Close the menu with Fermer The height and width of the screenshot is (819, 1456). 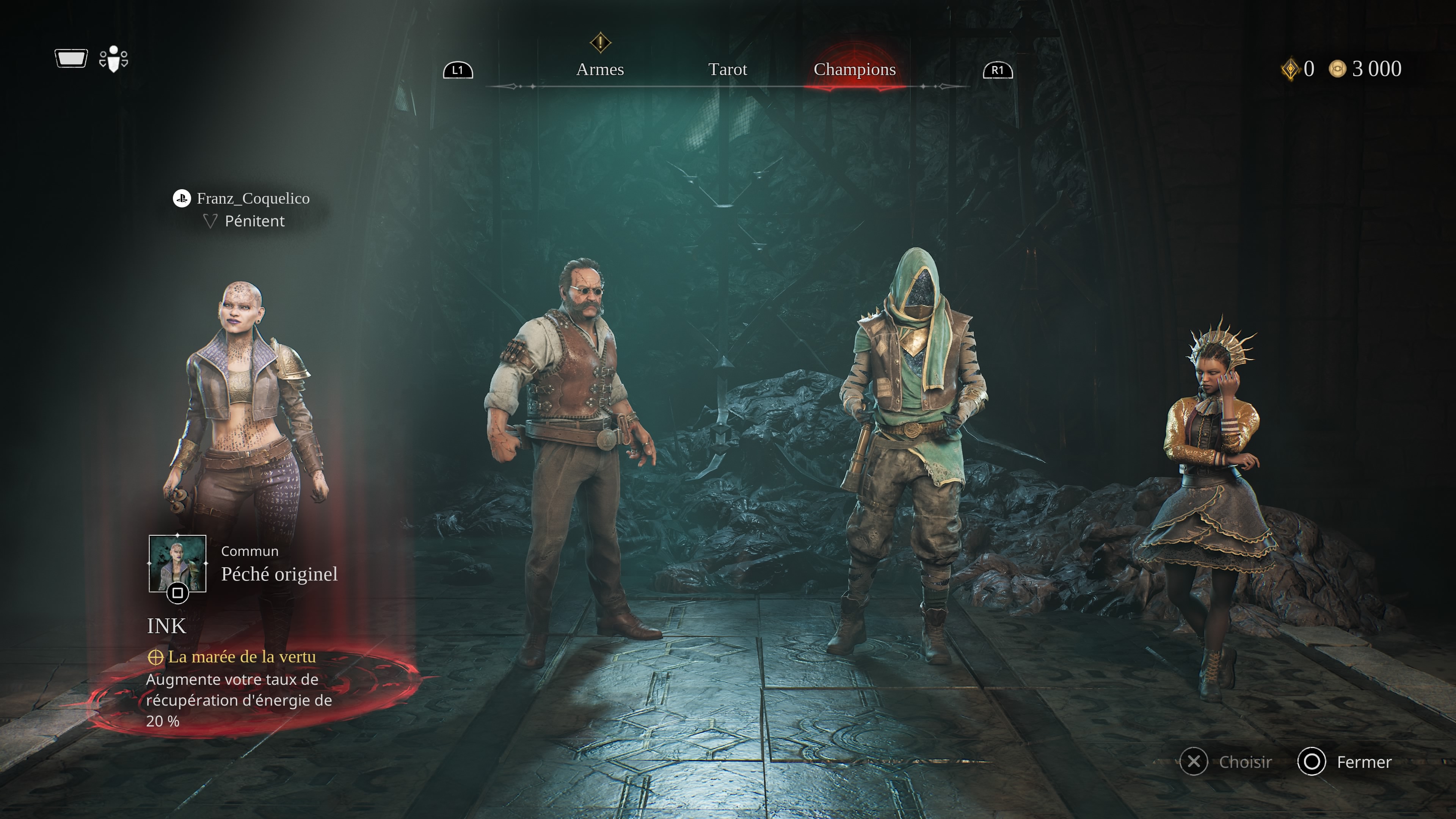pyautogui.click(x=1345, y=762)
